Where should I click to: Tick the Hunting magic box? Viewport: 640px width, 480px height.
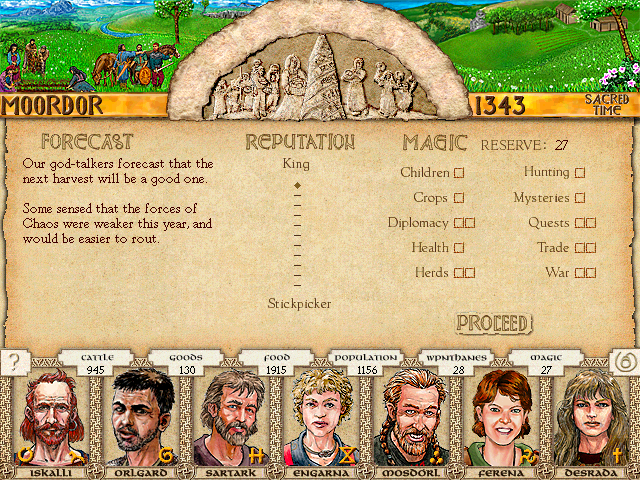(x=579, y=173)
